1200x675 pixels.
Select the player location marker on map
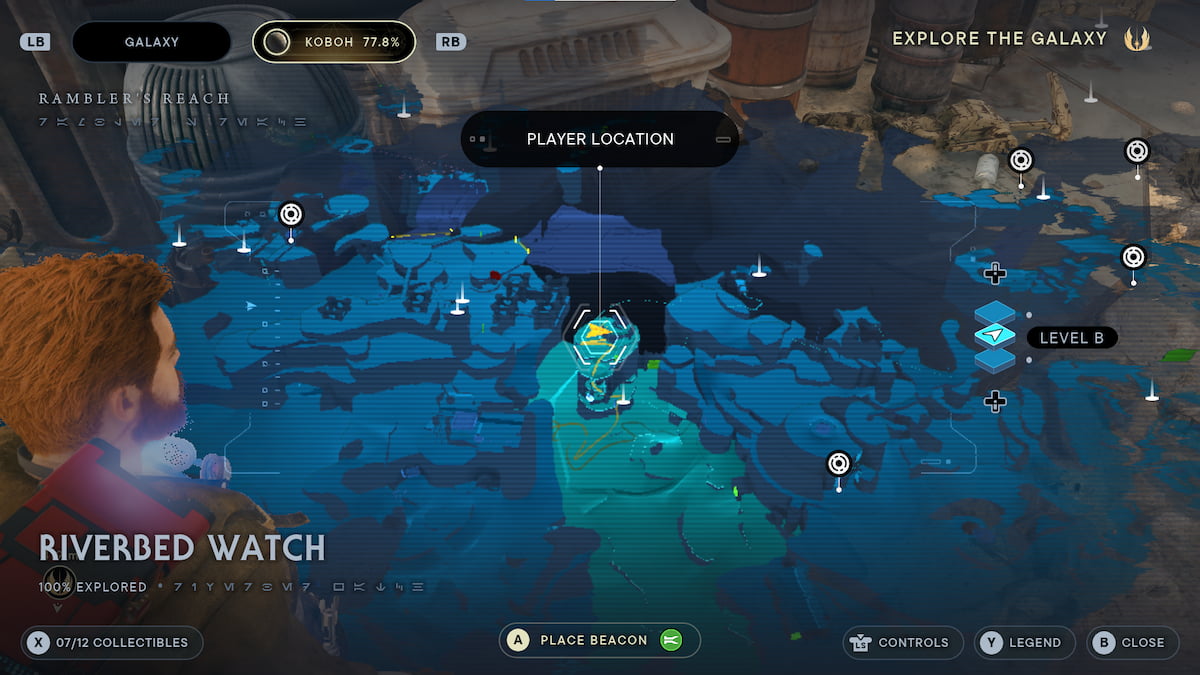(x=597, y=335)
